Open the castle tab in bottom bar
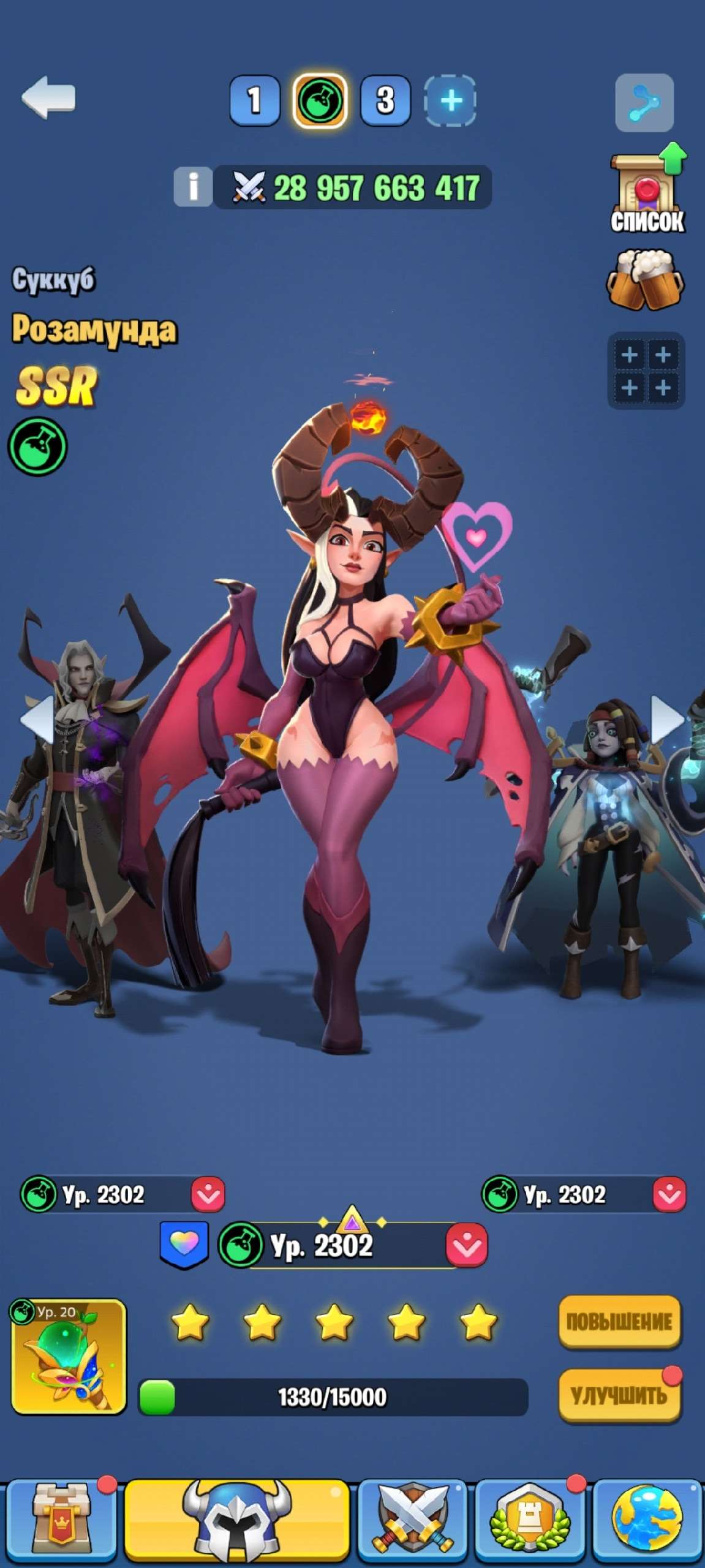Image resolution: width=705 pixels, height=1568 pixels. [x=60, y=1520]
